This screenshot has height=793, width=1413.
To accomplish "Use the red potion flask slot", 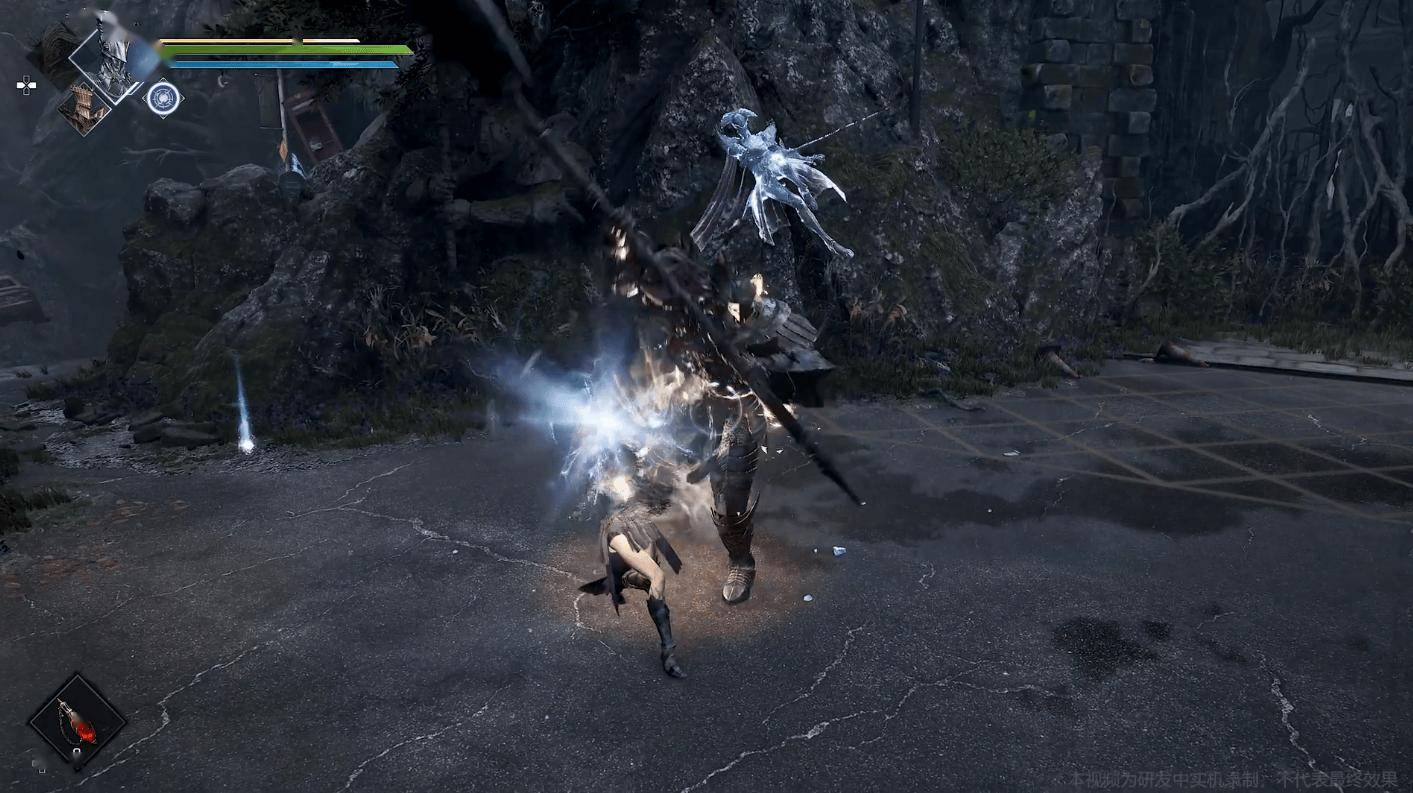I will (x=77, y=722).
